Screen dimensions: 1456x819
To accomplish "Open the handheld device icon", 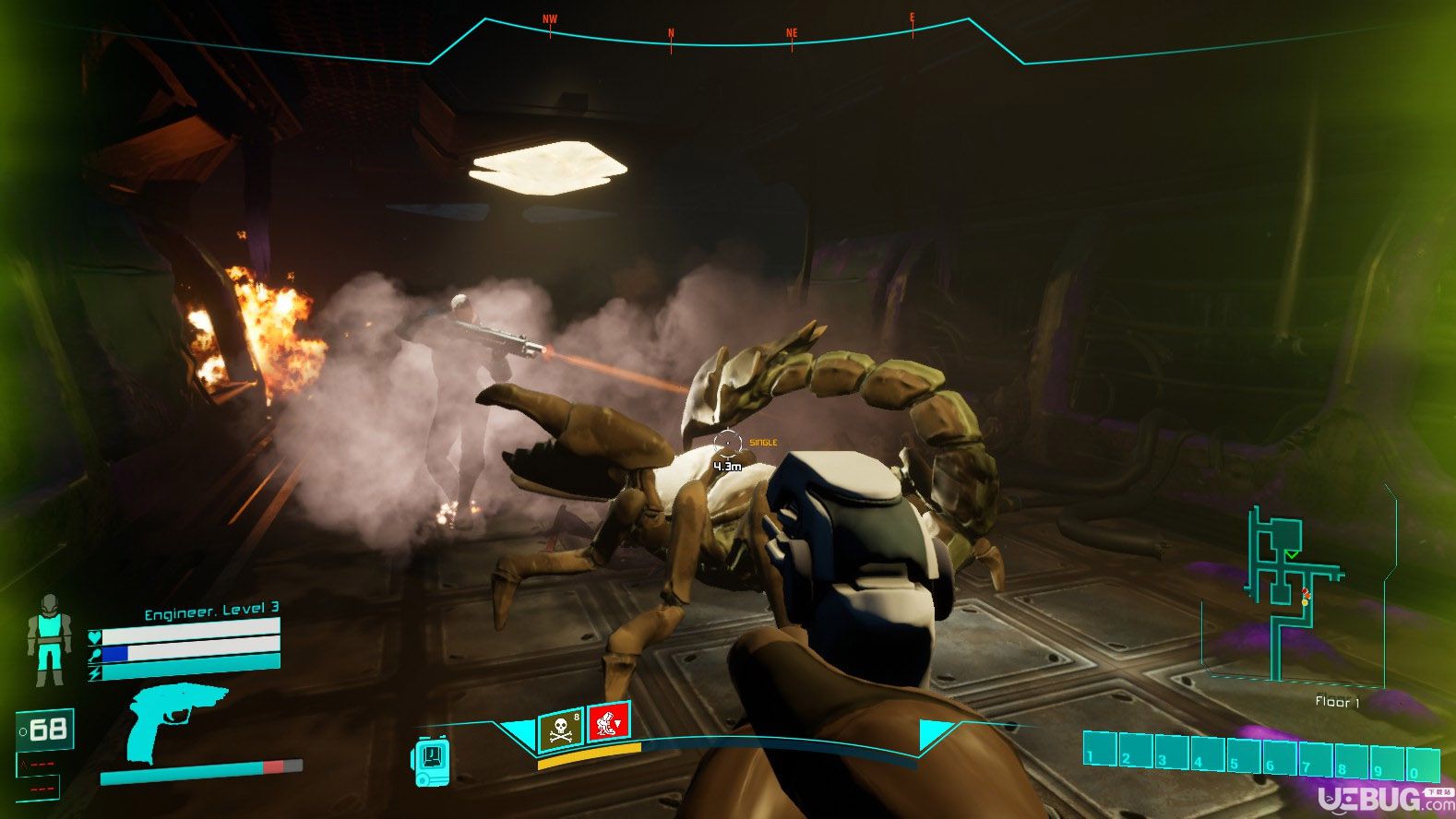I will click(431, 762).
